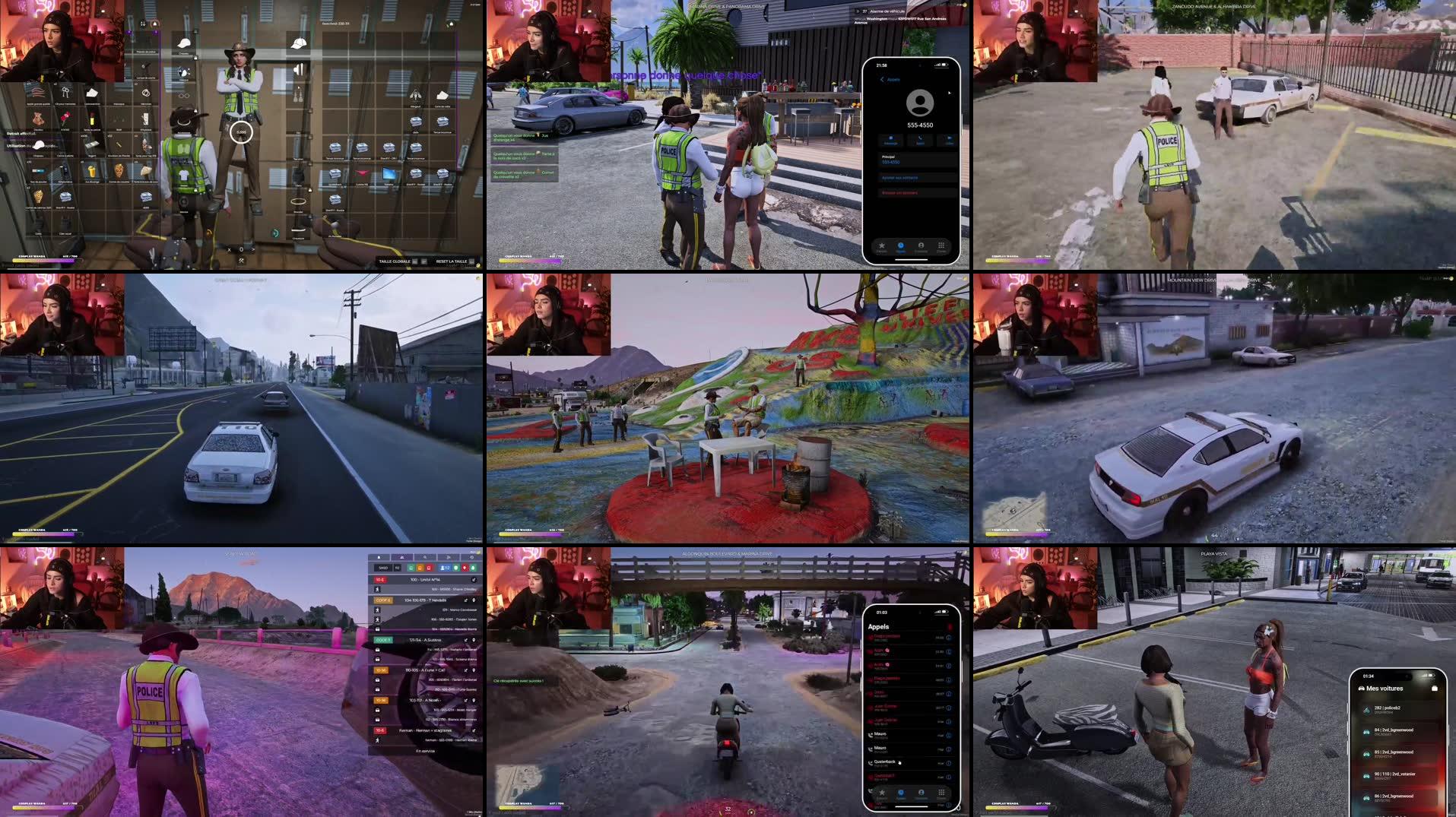The image size is (1456, 817).
Task: Tap the red trash icon on the Appels screen
Action: [950, 626]
